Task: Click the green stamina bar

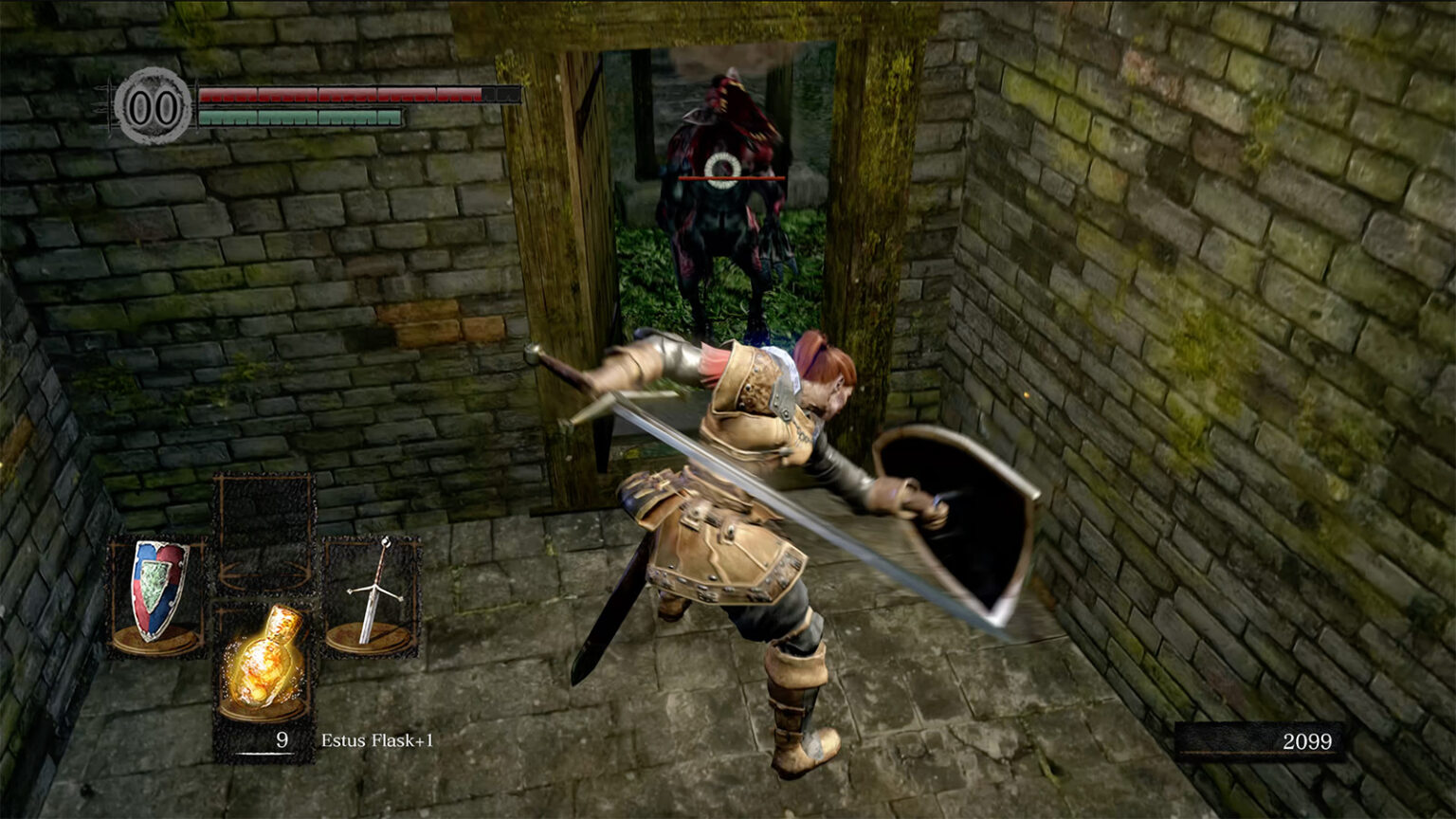Action: tap(299, 118)
